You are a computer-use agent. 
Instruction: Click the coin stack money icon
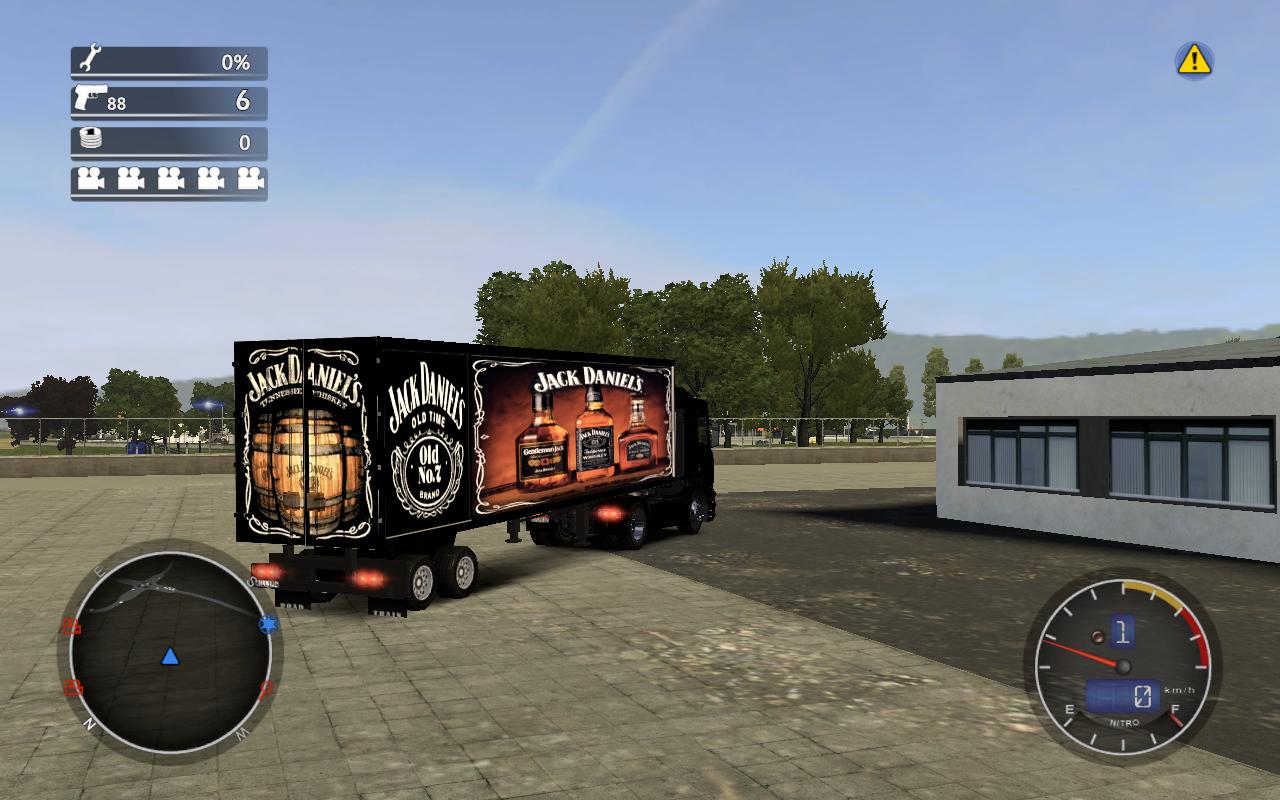click(x=91, y=139)
